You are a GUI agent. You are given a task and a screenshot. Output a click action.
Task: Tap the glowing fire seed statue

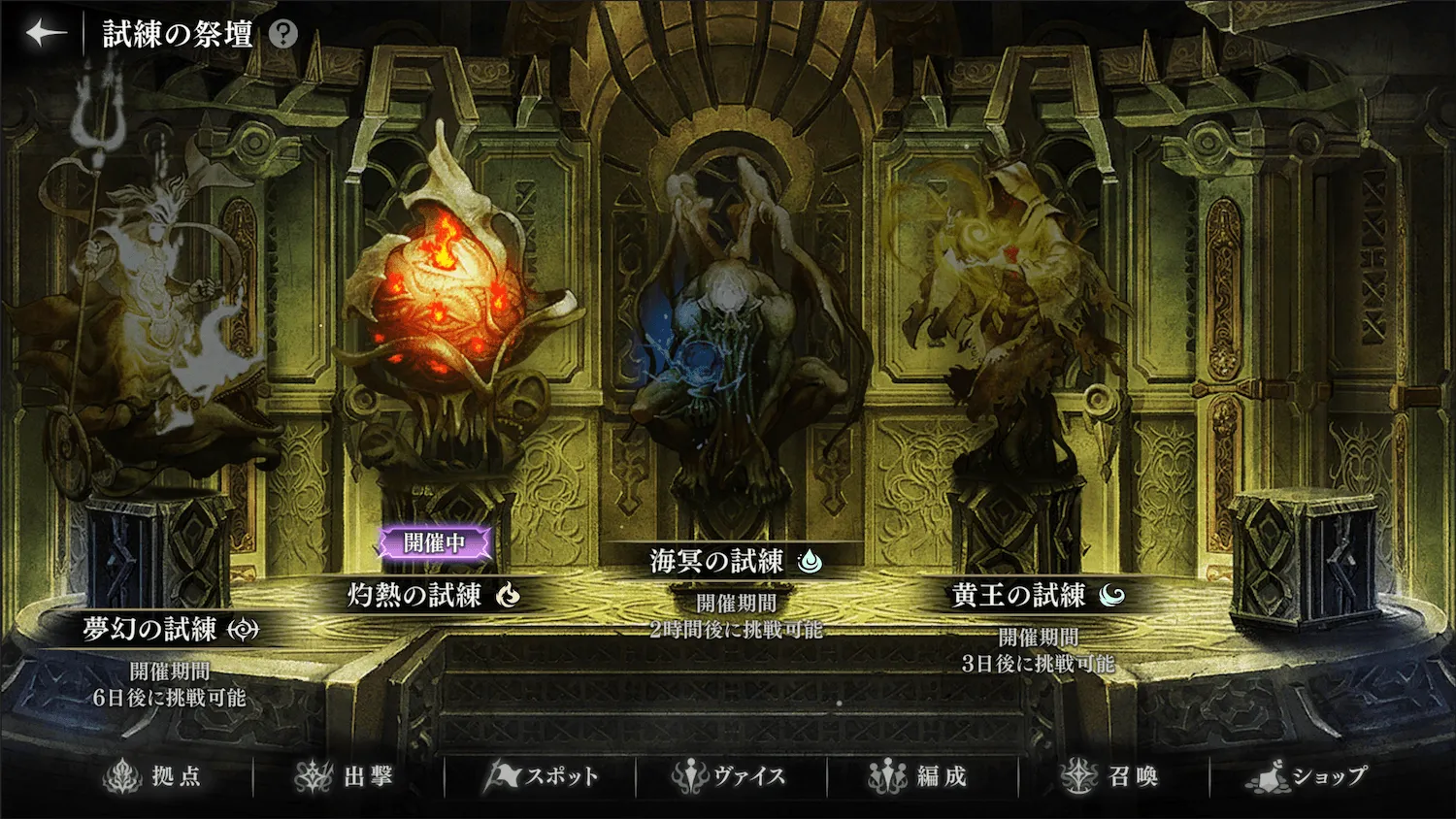tap(447, 301)
